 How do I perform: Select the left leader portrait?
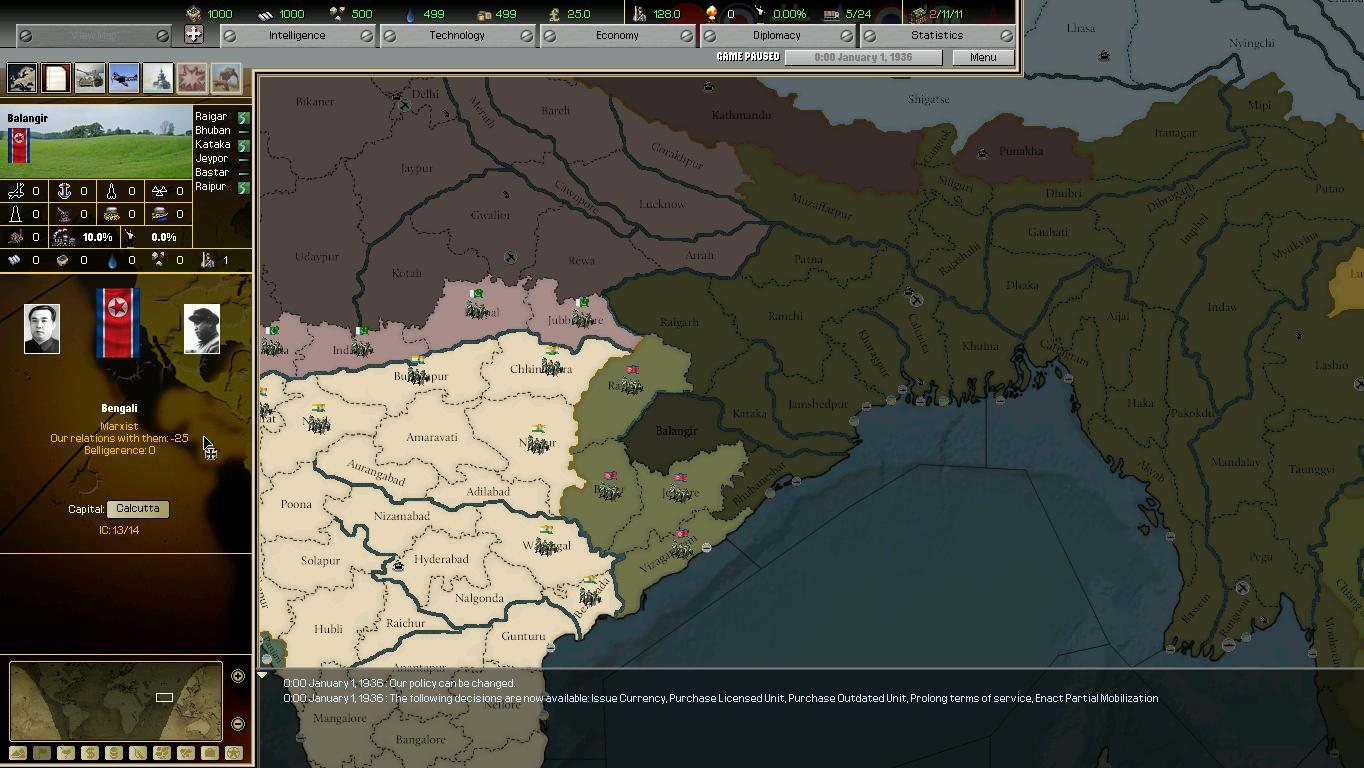[x=42, y=329]
